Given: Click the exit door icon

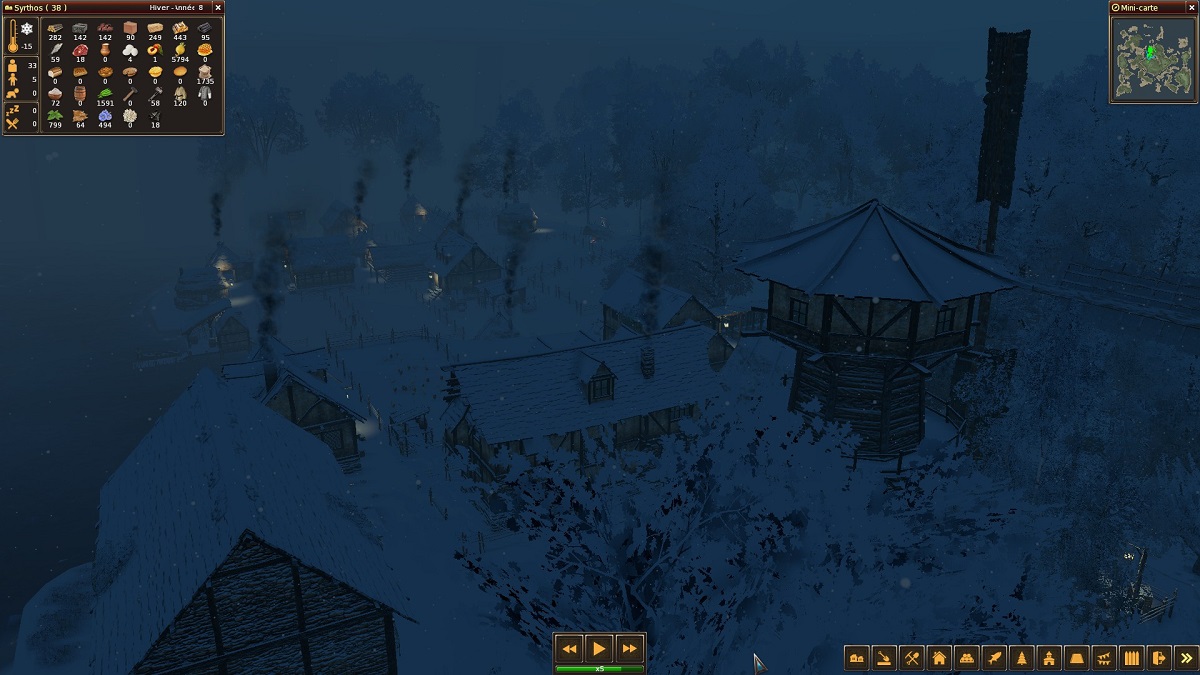Looking at the screenshot, I should [1158, 658].
